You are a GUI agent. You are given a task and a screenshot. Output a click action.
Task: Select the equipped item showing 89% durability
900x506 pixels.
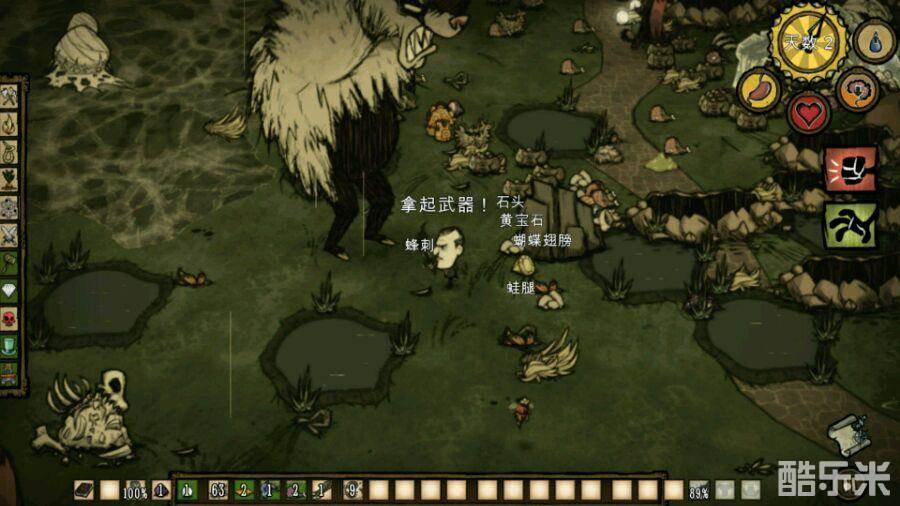(x=700, y=490)
